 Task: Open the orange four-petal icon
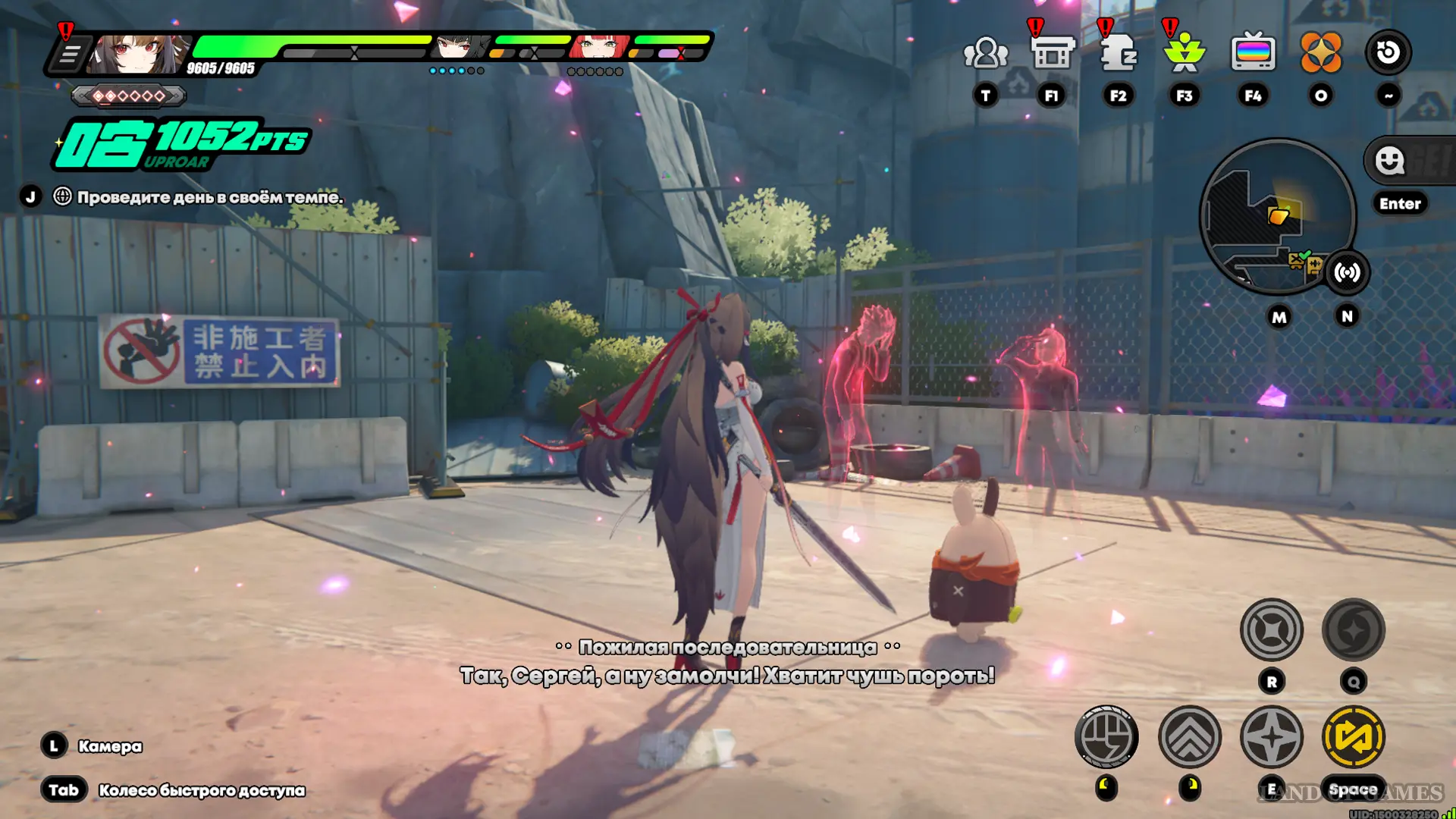click(1320, 53)
